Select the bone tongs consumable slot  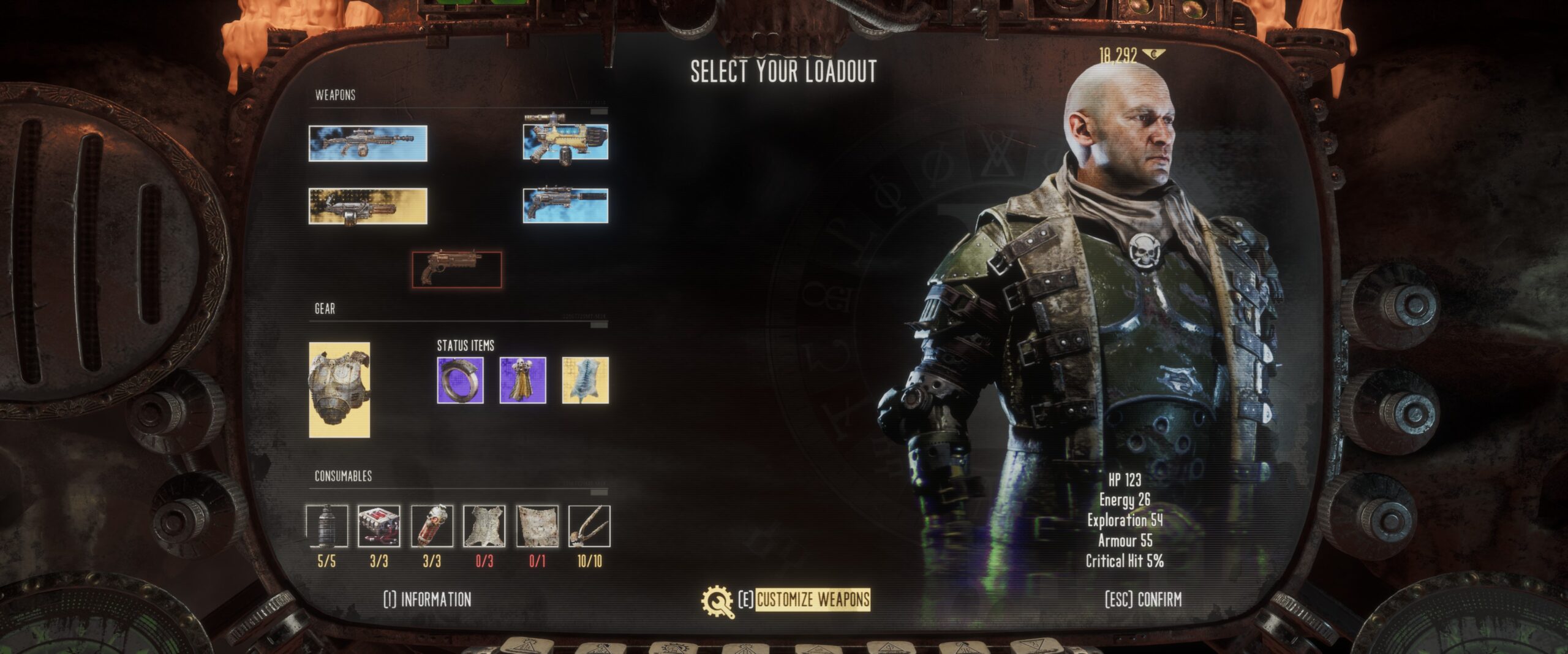(589, 526)
